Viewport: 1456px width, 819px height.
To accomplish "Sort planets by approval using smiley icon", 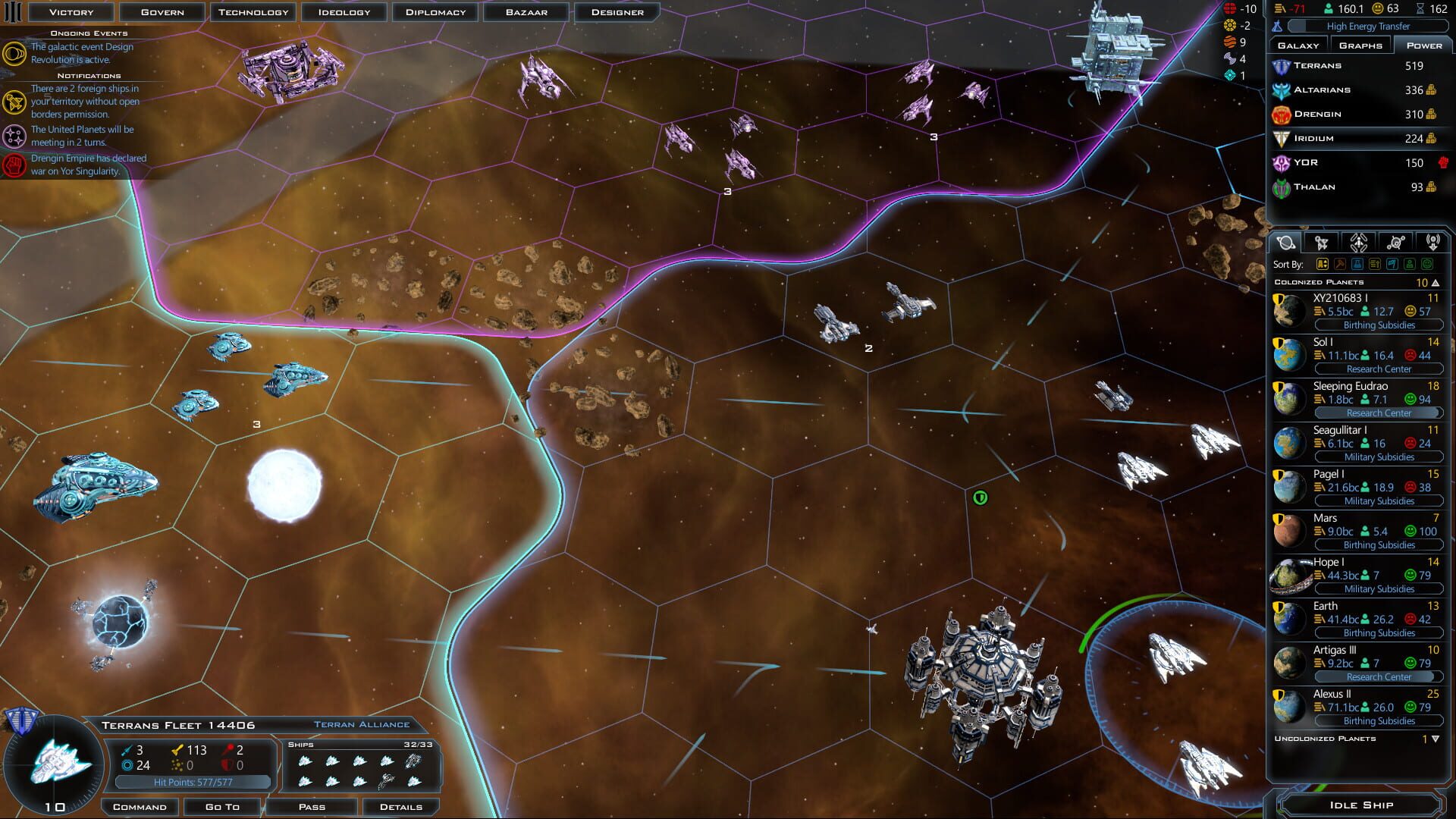I will (x=1426, y=265).
